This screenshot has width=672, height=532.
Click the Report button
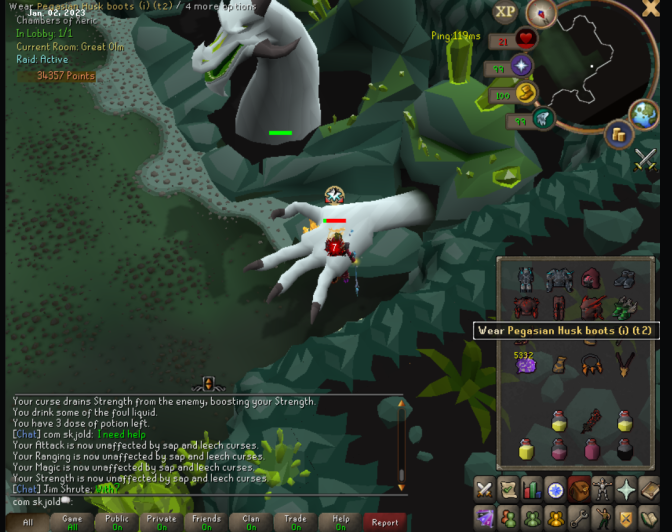tap(385, 521)
